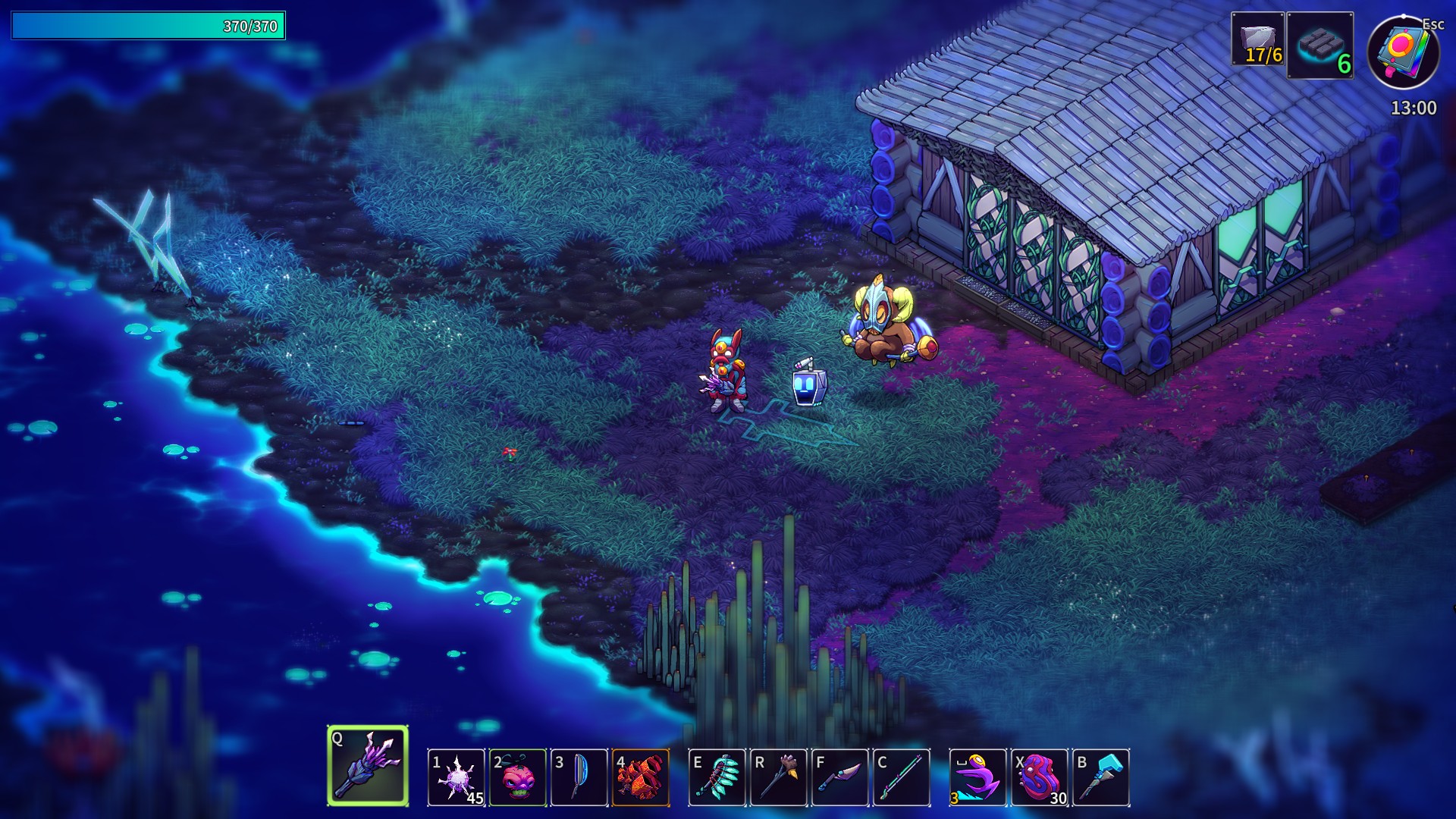This screenshot has width=1456, height=819.
Task: Pick the purple sickle blade tool
Action: pos(840,777)
